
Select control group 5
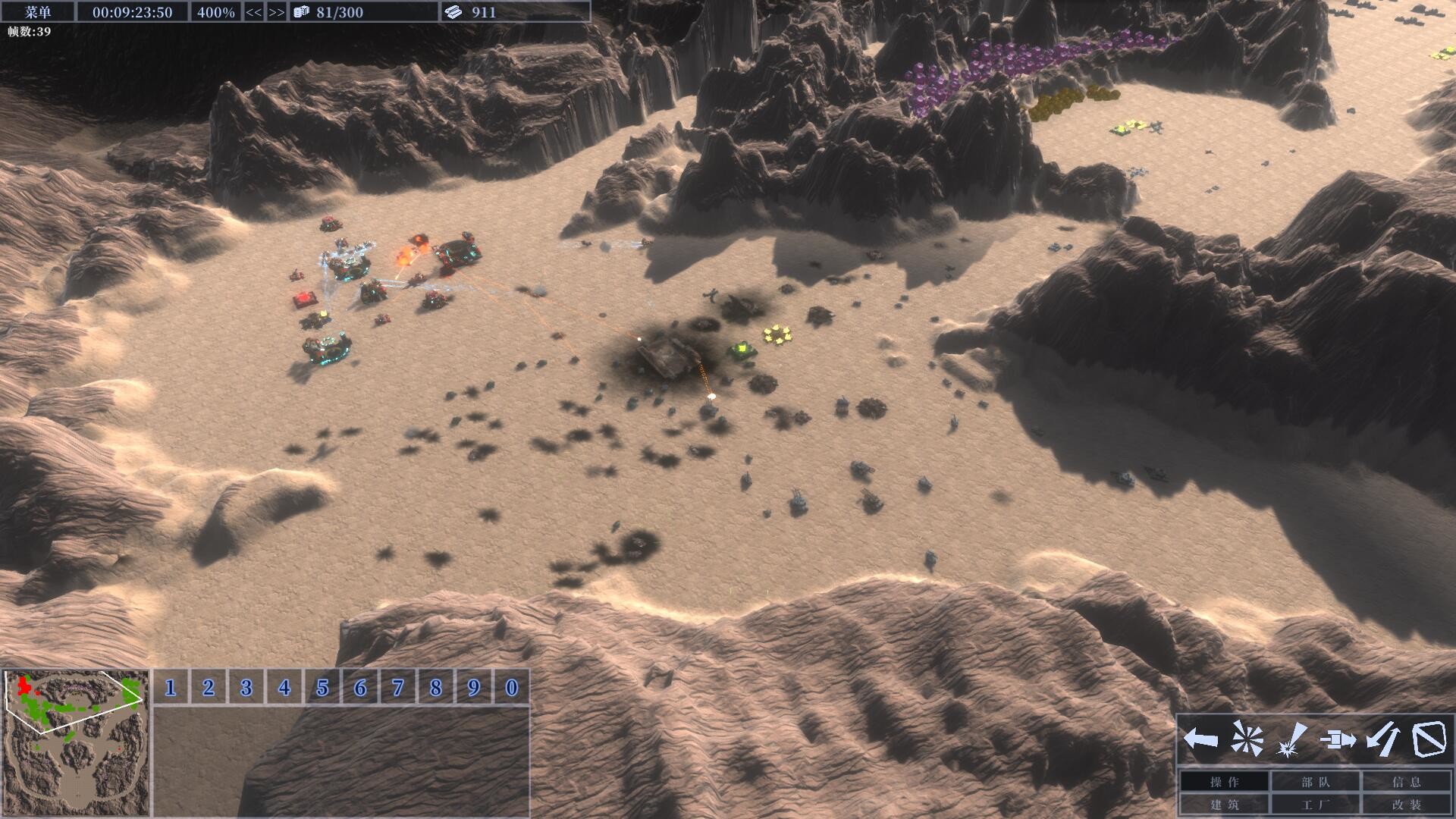coord(322,688)
